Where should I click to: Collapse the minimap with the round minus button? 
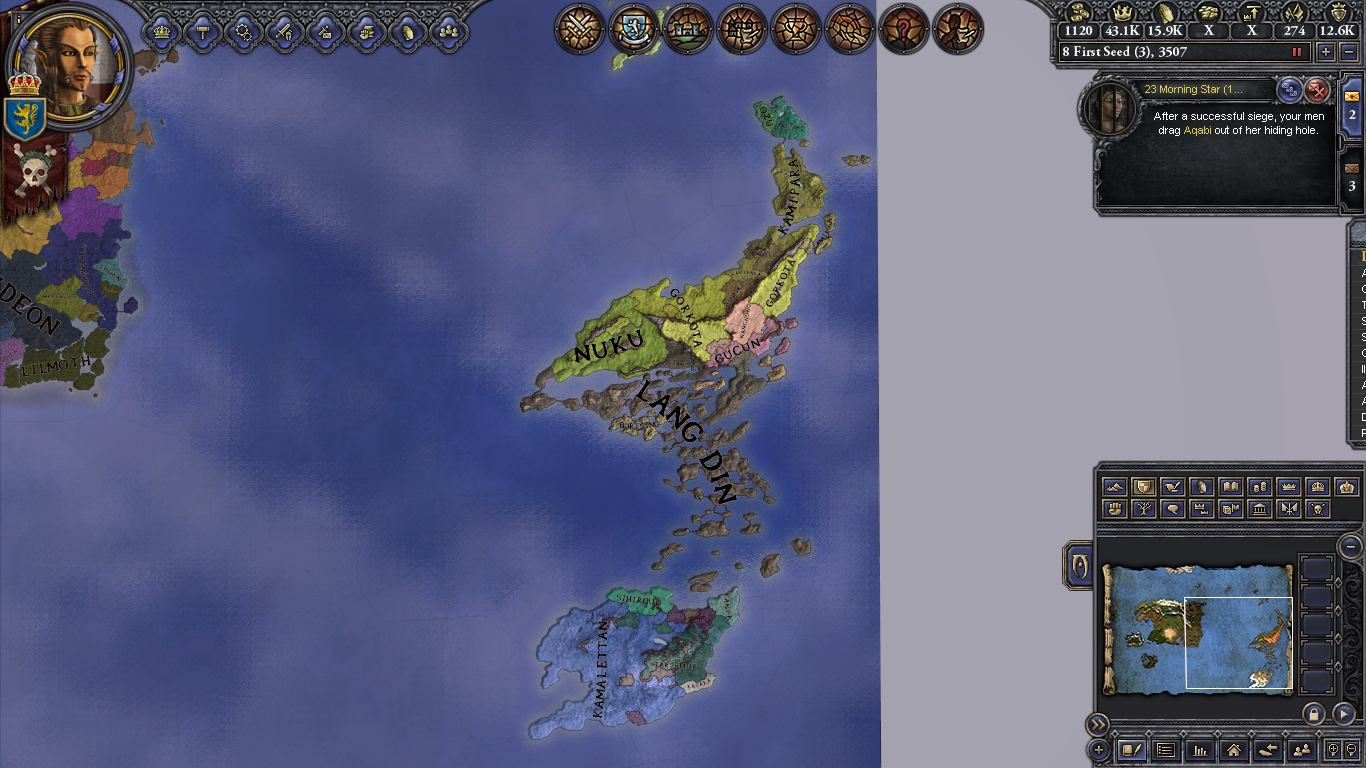click(1350, 546)
